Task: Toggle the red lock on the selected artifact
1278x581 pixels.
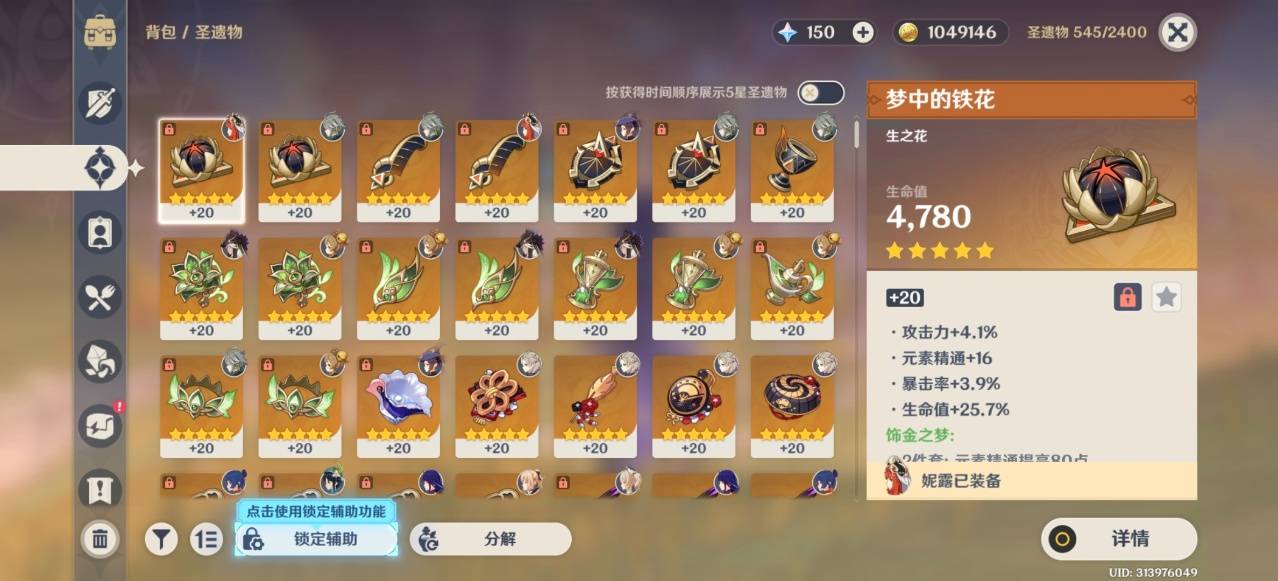Action: pyautogui.click(x=1127, y=297)
